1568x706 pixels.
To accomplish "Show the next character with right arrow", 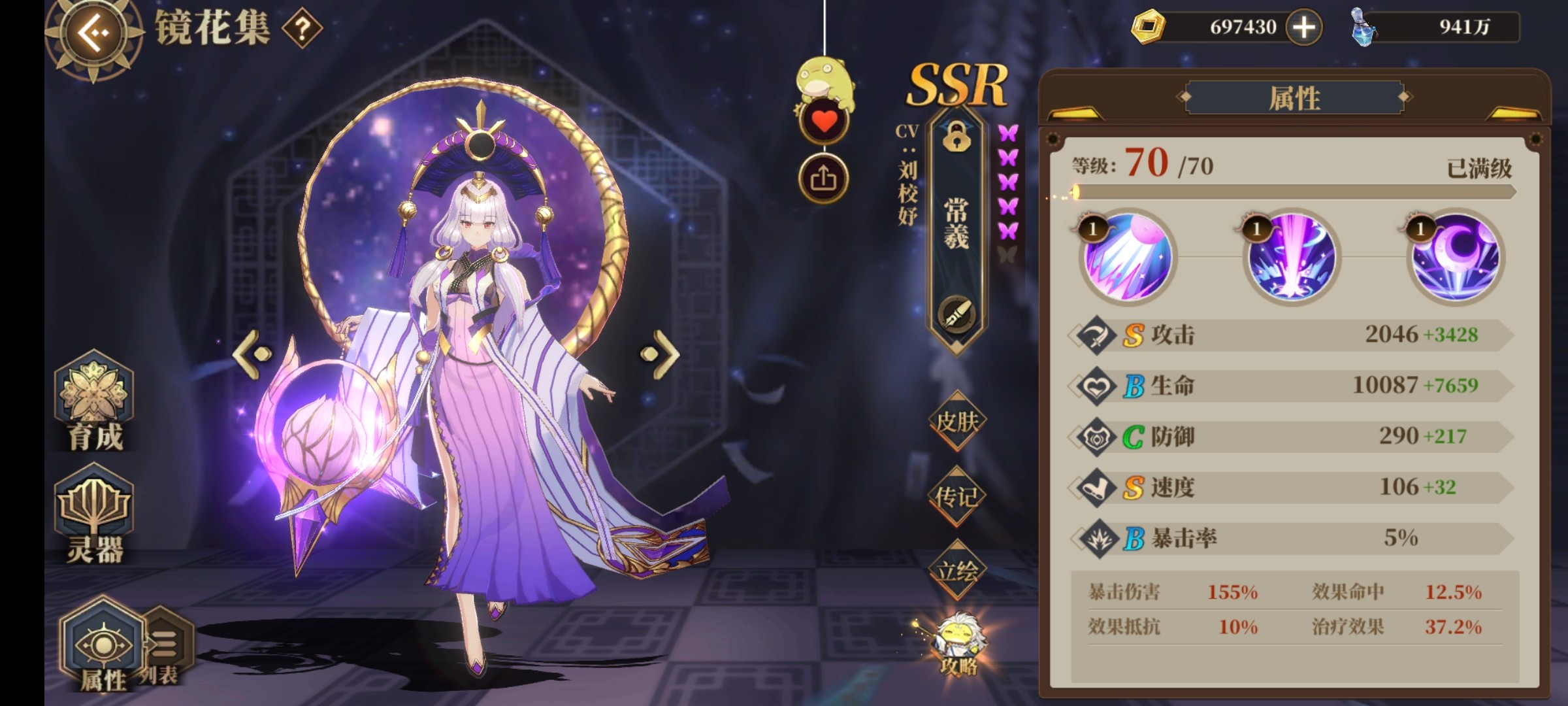I will [661, 354].
